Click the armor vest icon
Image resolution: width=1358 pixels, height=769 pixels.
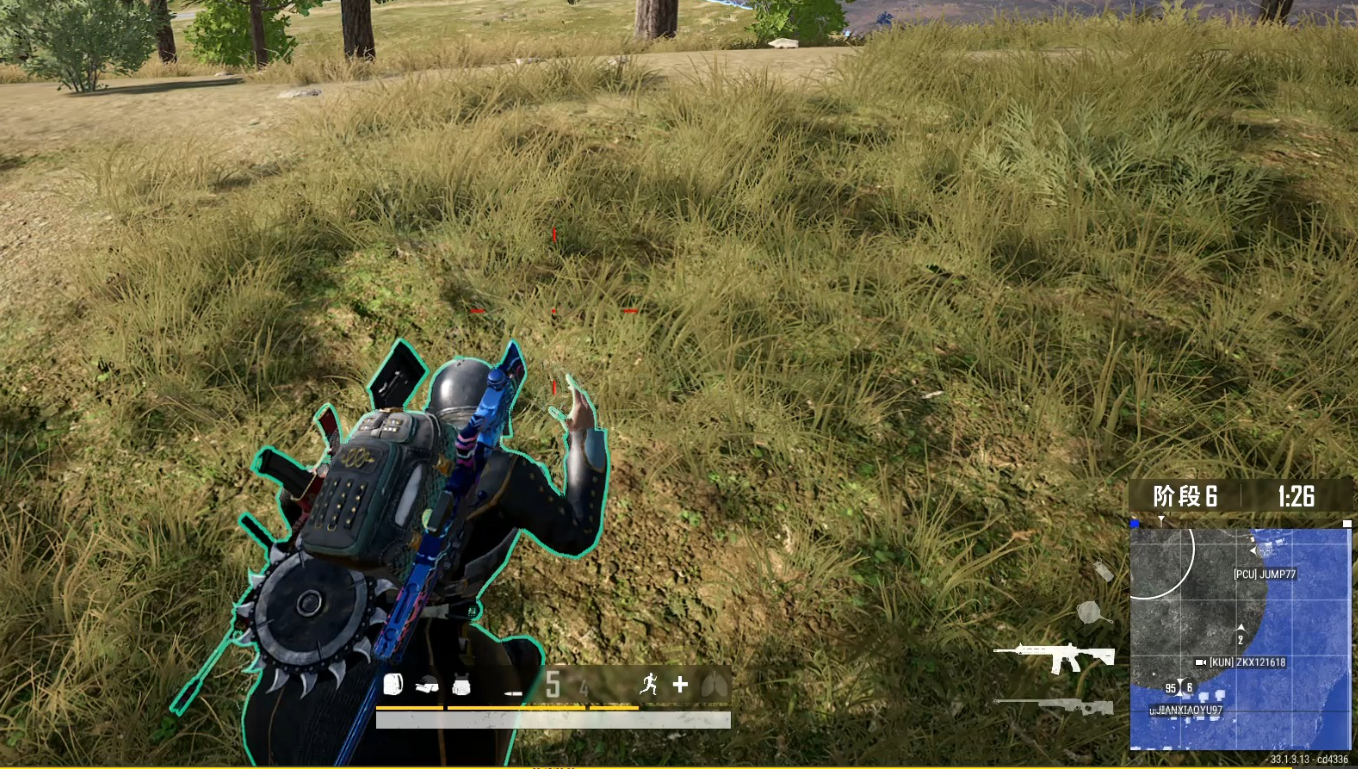point(461,686)
